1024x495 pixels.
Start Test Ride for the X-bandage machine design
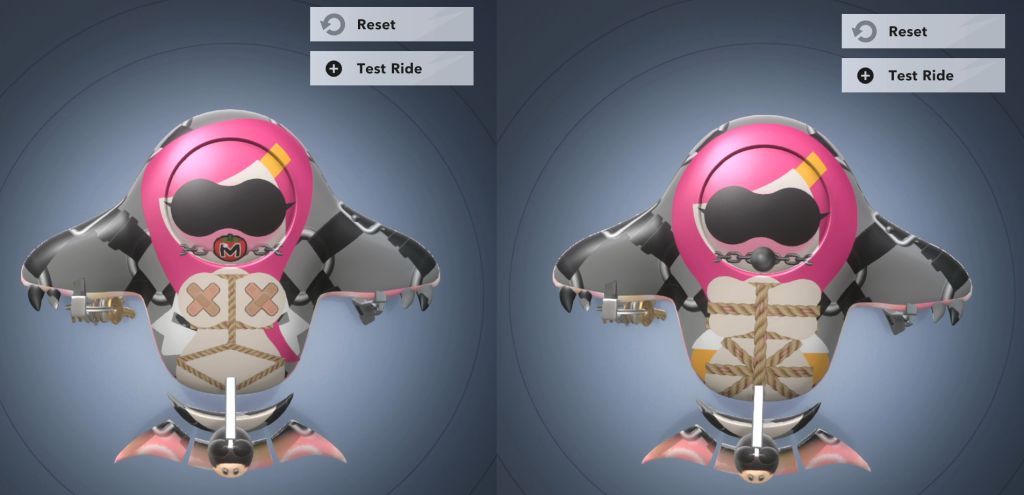pyautogui.click(x=391, y=68)
